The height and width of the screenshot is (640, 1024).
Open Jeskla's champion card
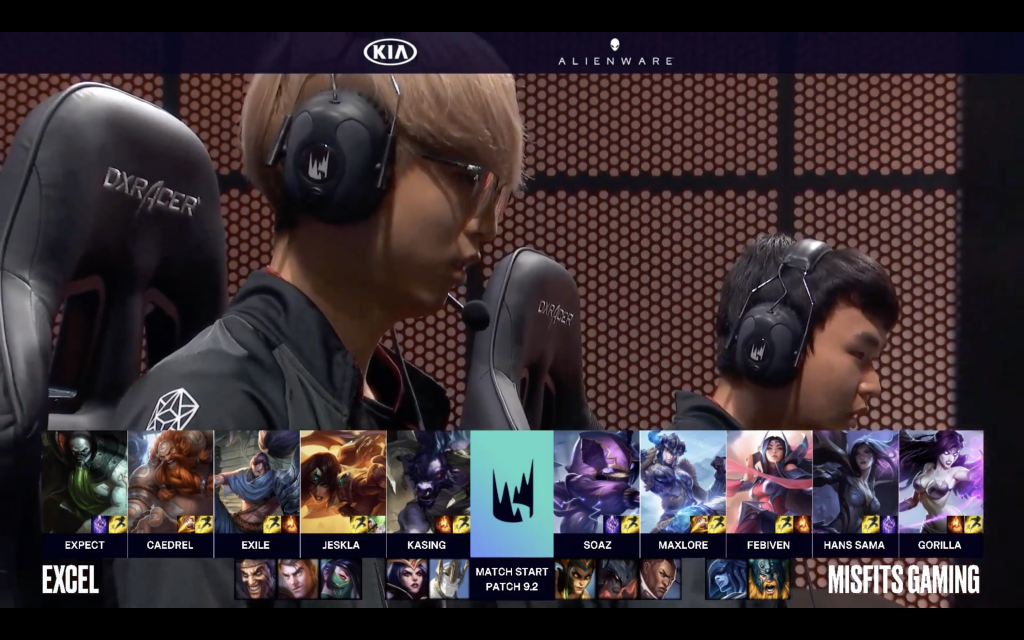[342, 482]
